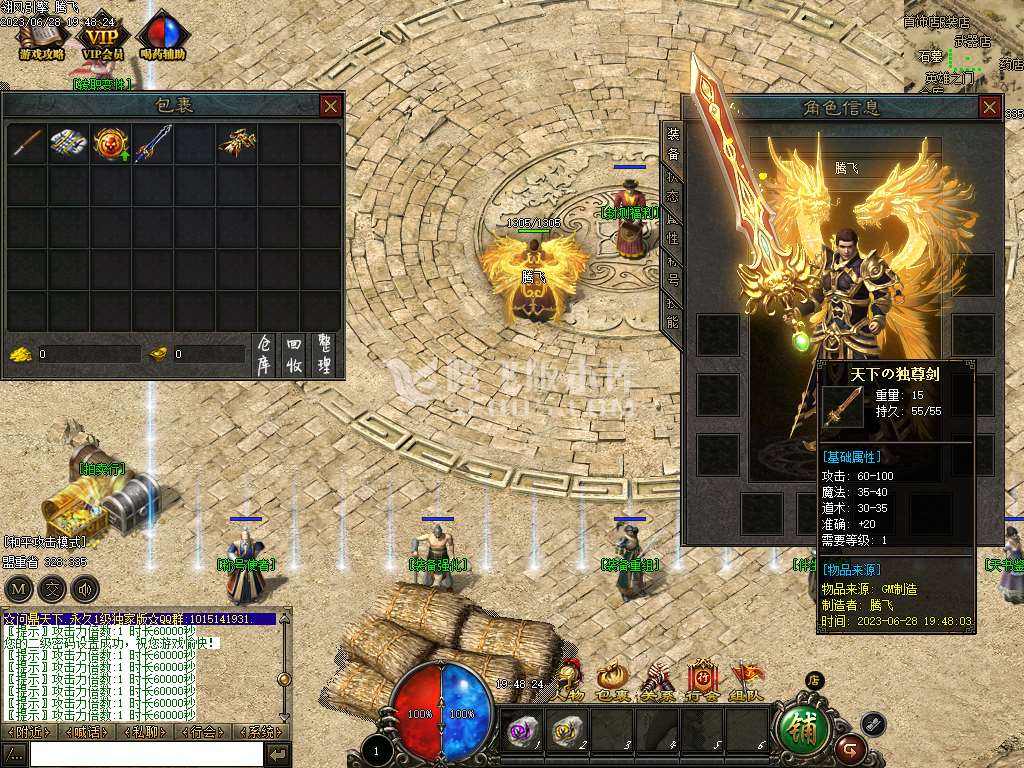
Task: Open the 组队 team menu icon
Action: [747, 680]
